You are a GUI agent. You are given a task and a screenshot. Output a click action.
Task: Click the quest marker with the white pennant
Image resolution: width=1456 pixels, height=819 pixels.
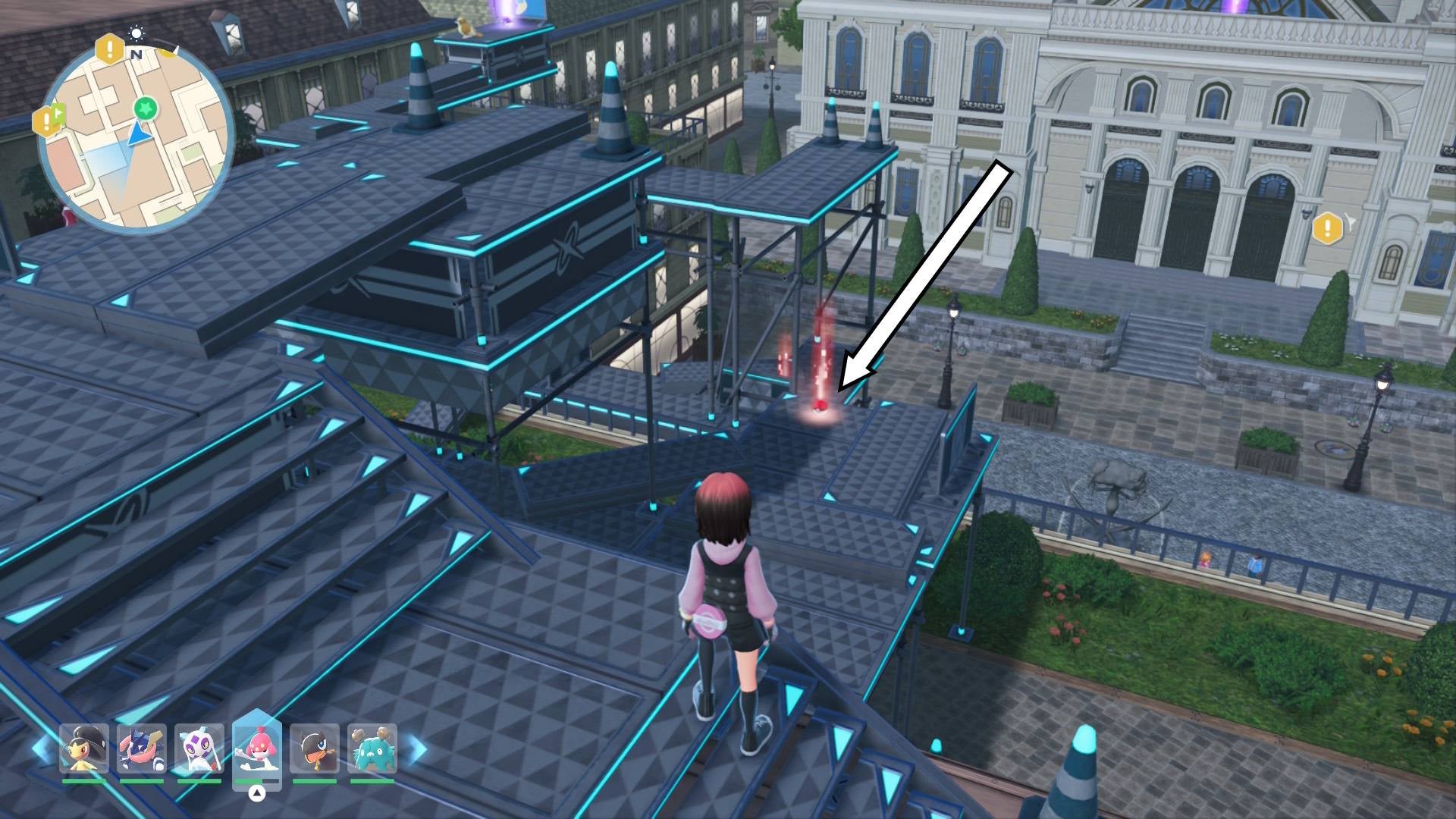point(1329,227)
